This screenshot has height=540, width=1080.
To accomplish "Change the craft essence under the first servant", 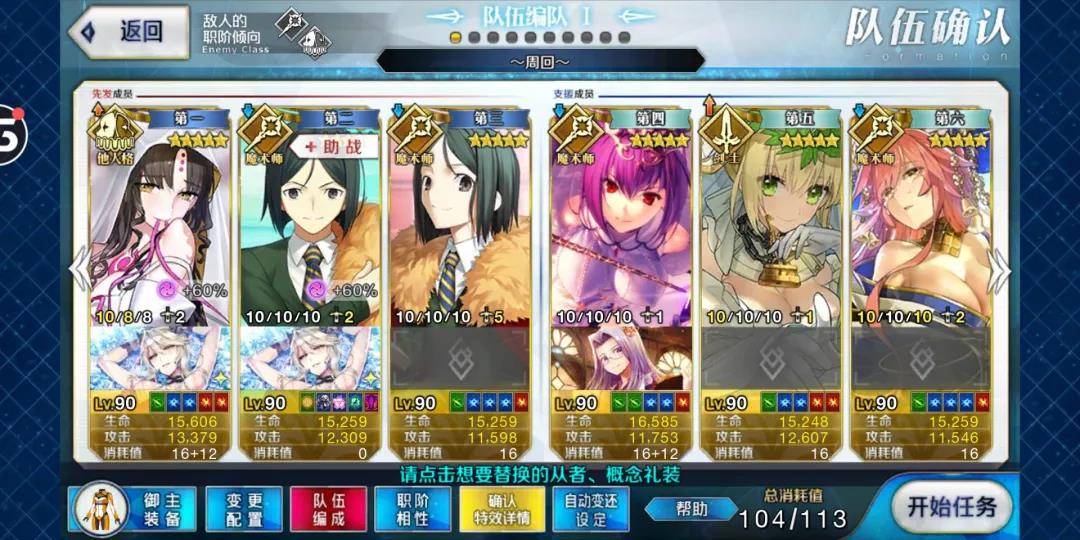I will click(x=160, y=358).
